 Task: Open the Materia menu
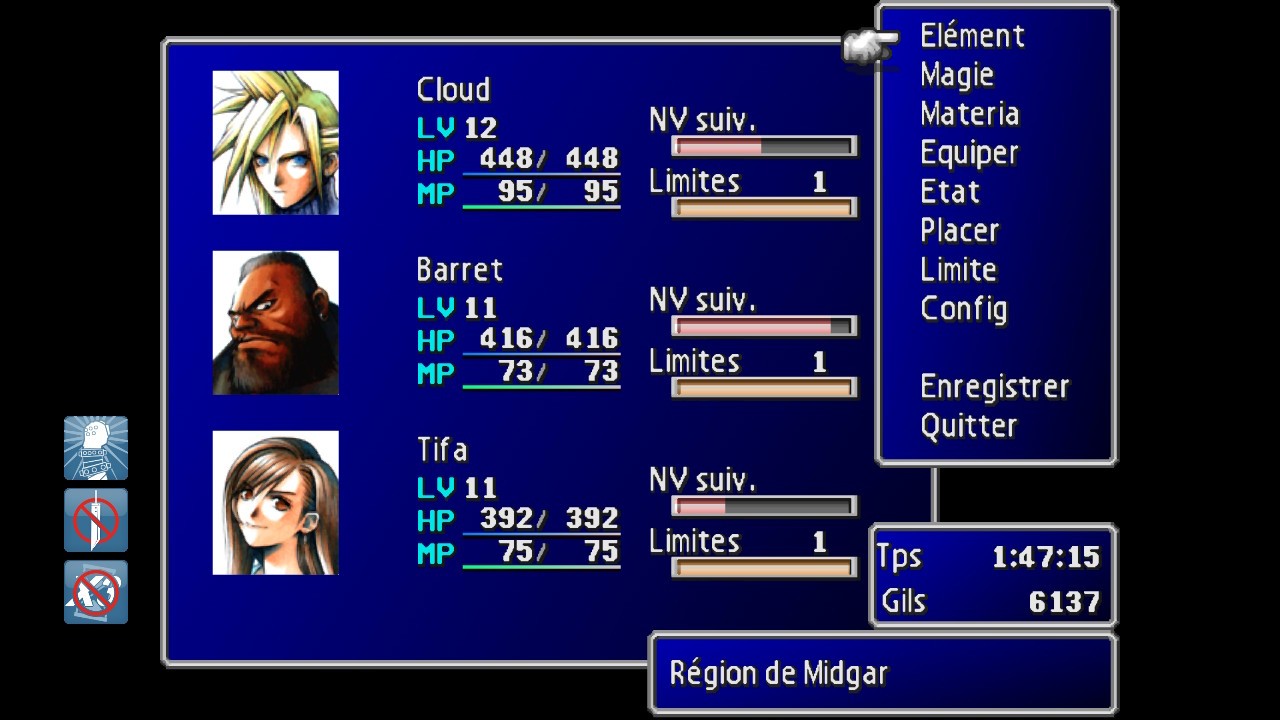tap(969, 115)
